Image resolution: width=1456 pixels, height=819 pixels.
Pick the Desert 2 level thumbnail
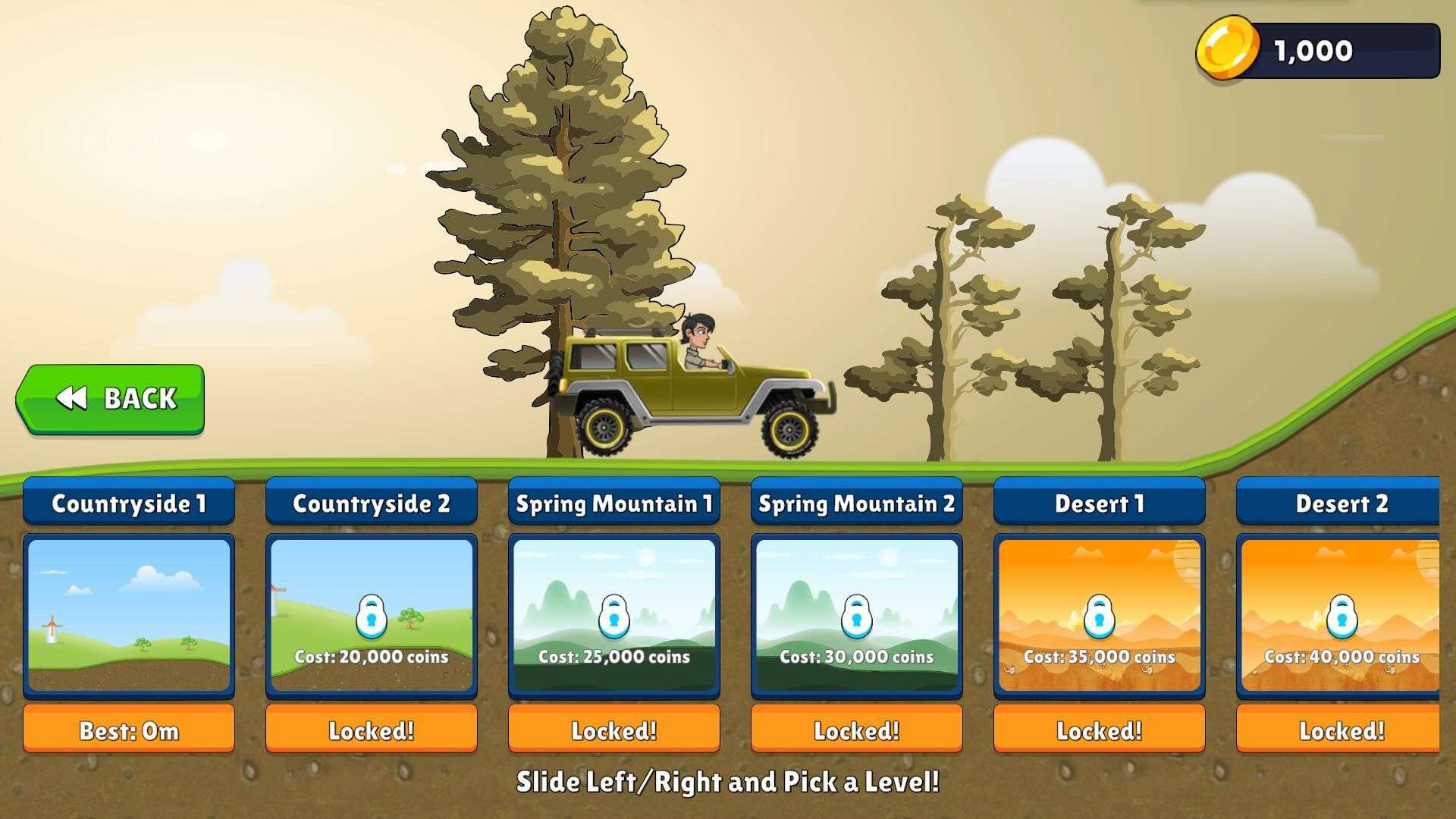(1339, 615)
